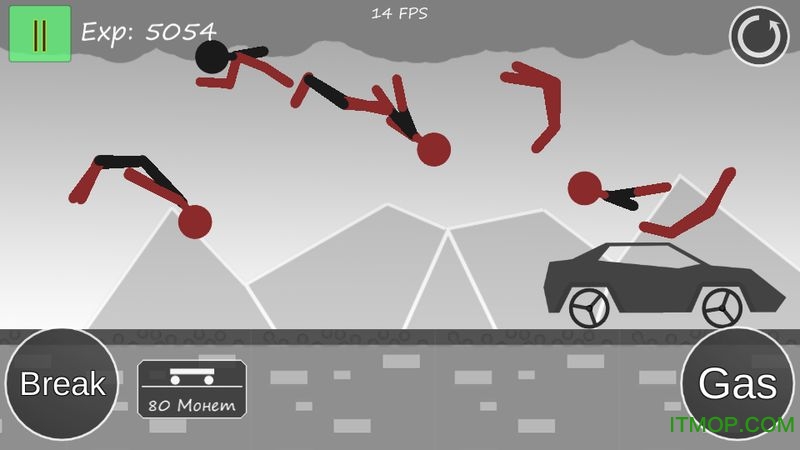
Task: Hit the Break pedal button
Action: pyautogui.click(x=62, y=384)
